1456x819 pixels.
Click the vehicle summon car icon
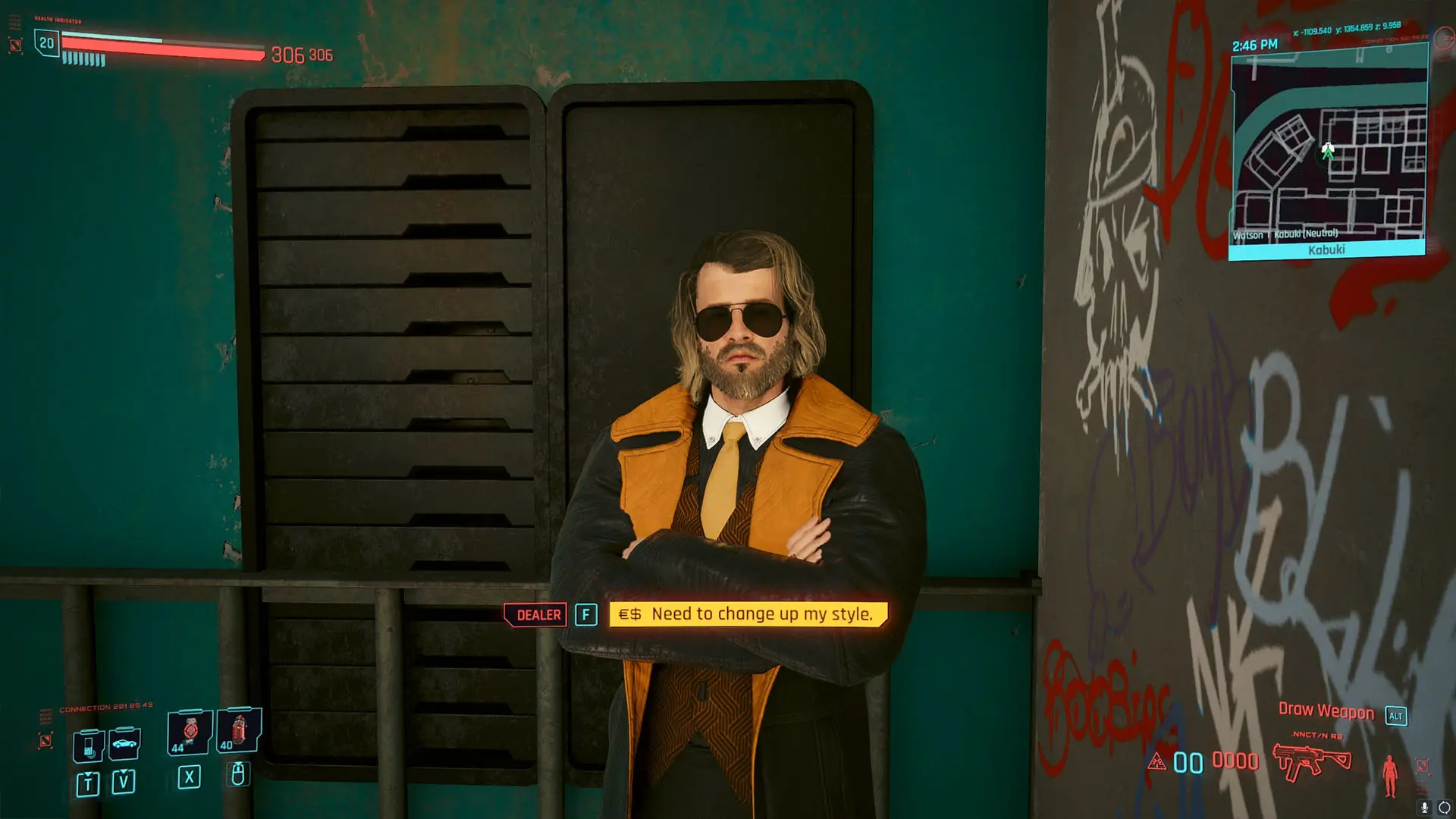[x=124, y=743]
